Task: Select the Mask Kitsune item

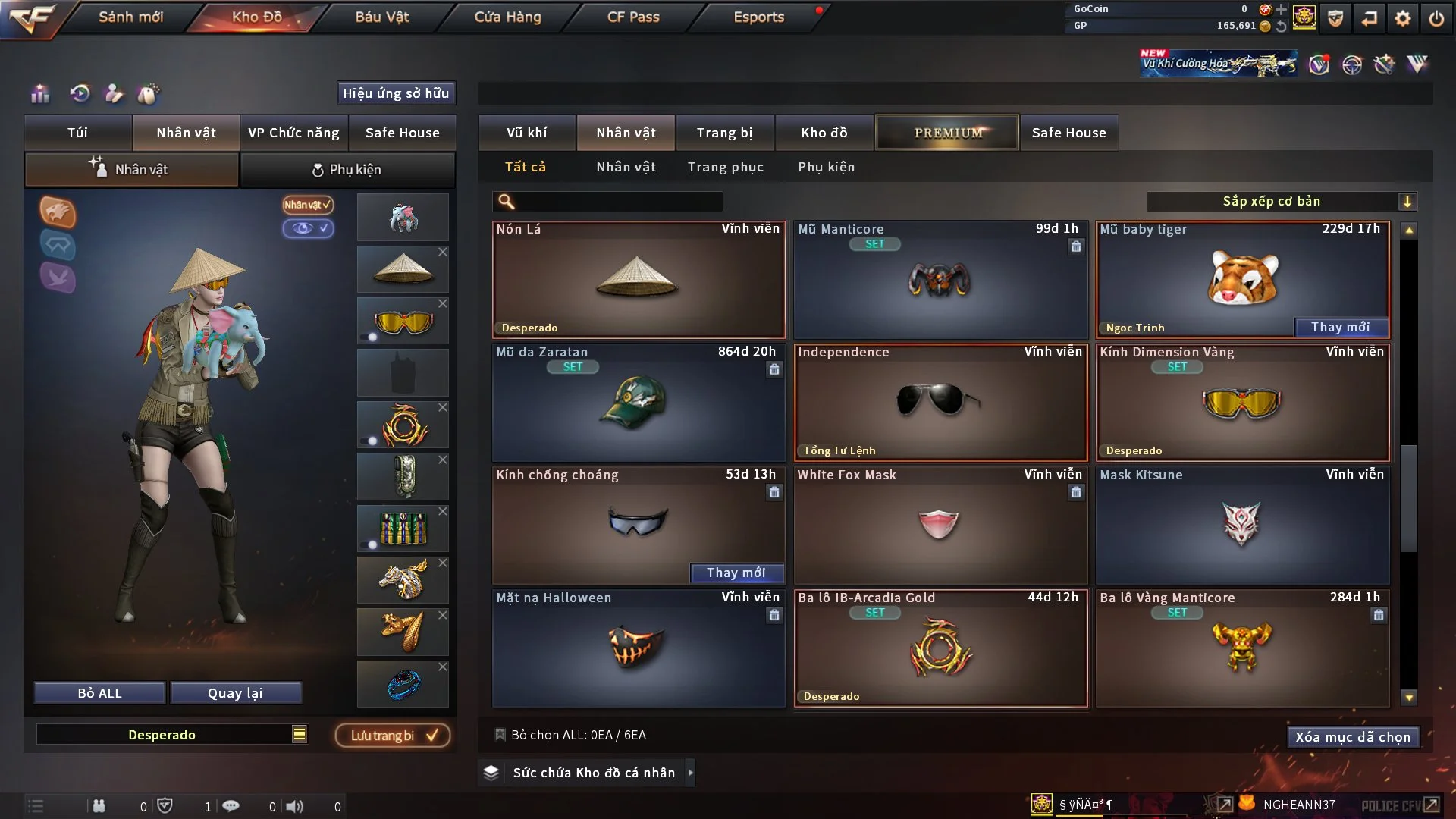Action: coord(1241,525)
